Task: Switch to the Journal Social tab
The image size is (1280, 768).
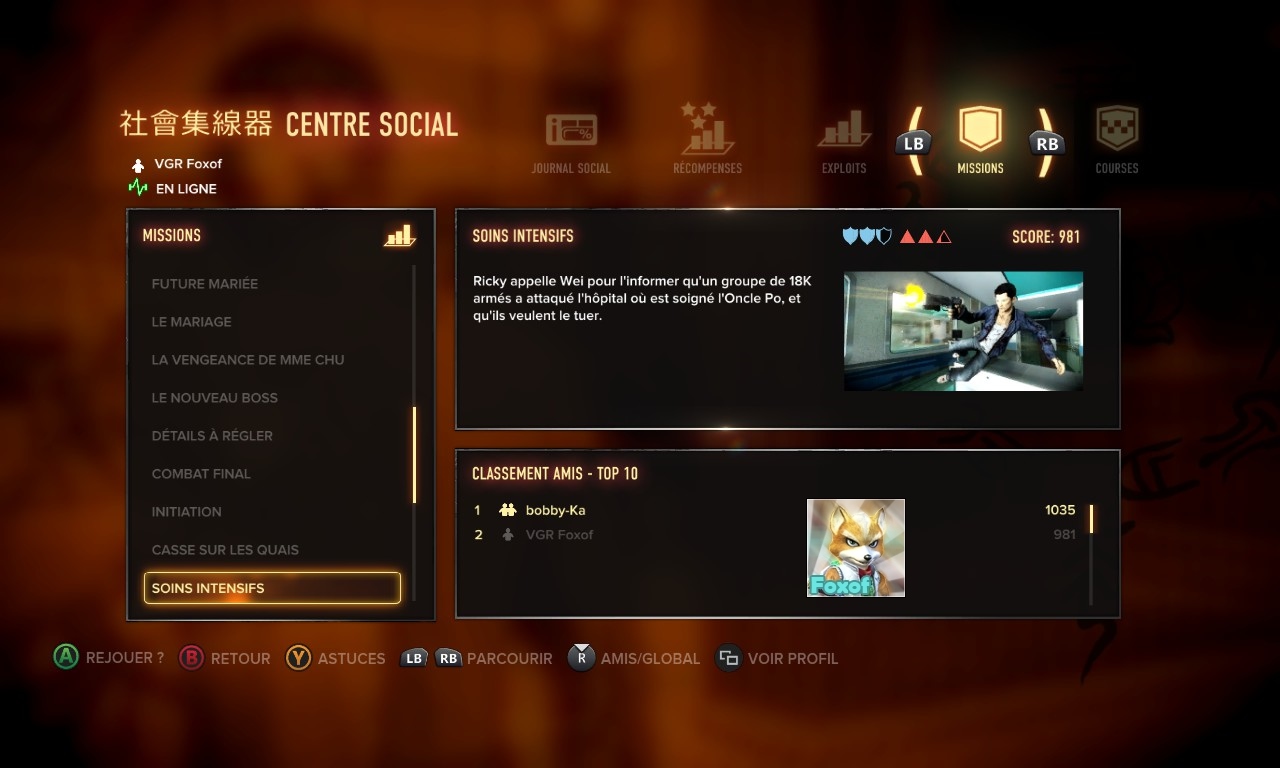Action: point(571,142)
